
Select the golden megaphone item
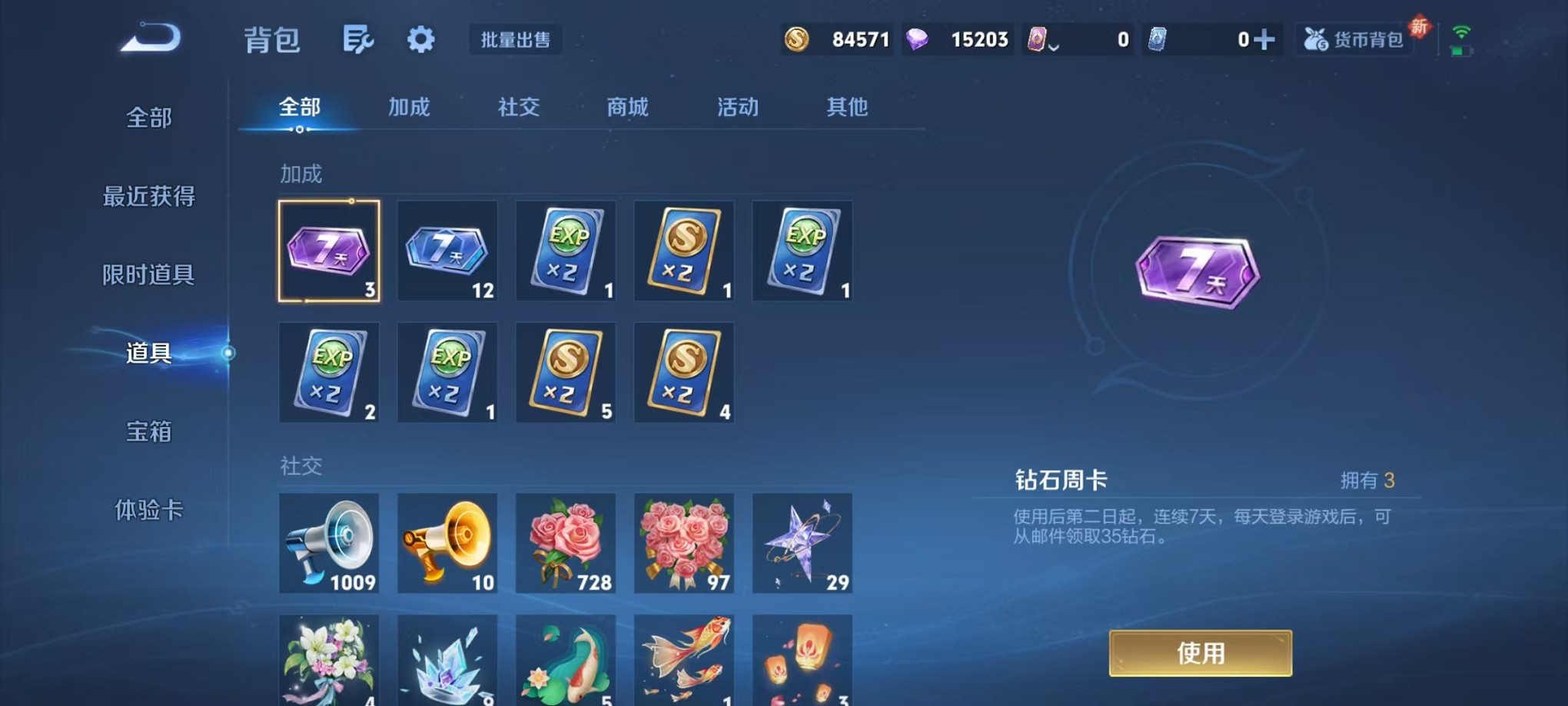[447, 542]
